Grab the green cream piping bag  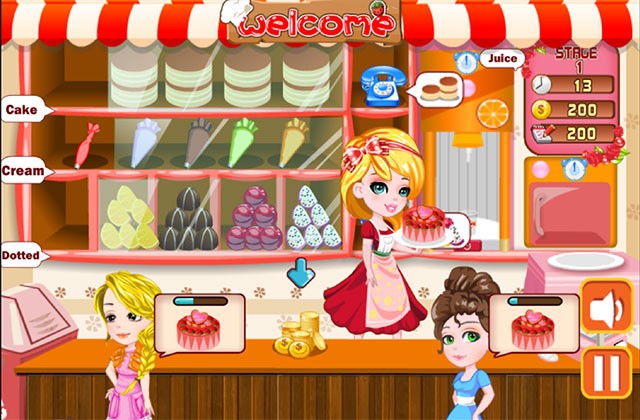coord(243,141)
